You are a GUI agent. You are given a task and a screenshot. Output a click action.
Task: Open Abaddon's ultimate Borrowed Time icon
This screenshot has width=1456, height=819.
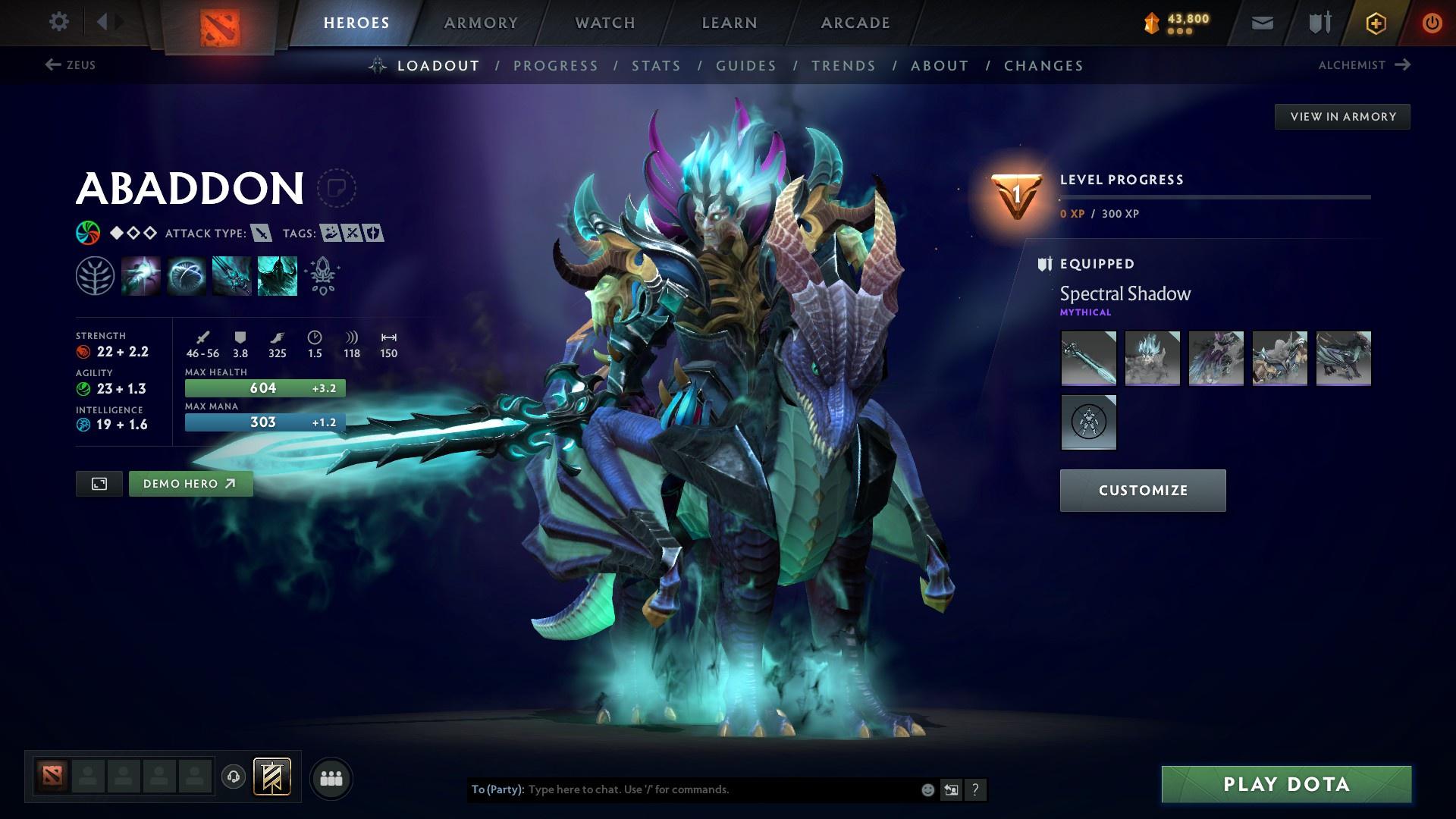pyautogui.click(x=277, y=275)
